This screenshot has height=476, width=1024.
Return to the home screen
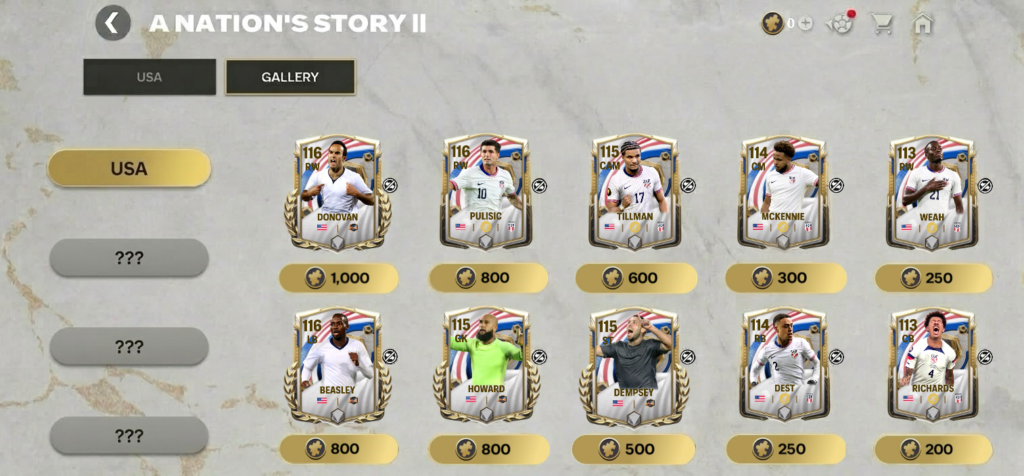tap(922, 23)
